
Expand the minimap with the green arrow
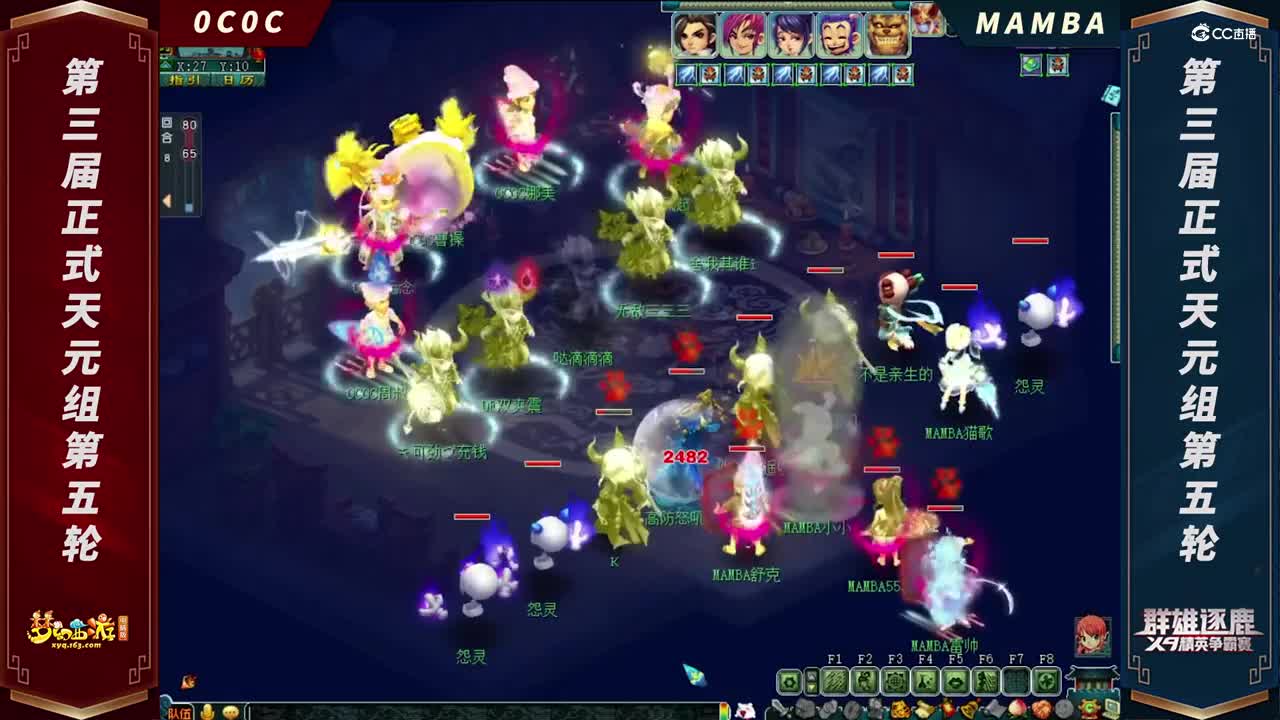click(166, 65)
